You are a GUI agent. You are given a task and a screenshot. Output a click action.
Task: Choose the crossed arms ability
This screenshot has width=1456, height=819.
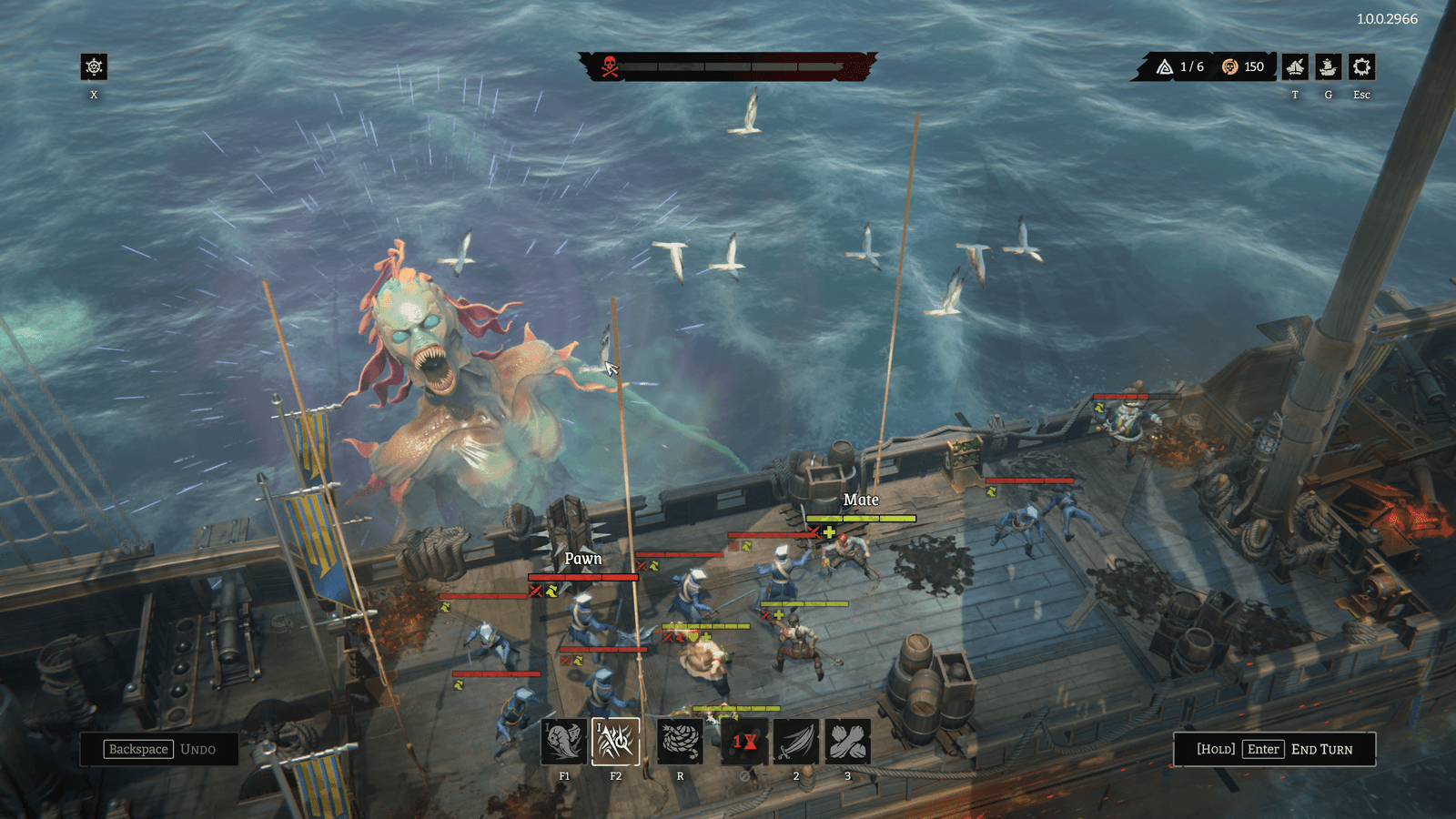coord(848,742)
